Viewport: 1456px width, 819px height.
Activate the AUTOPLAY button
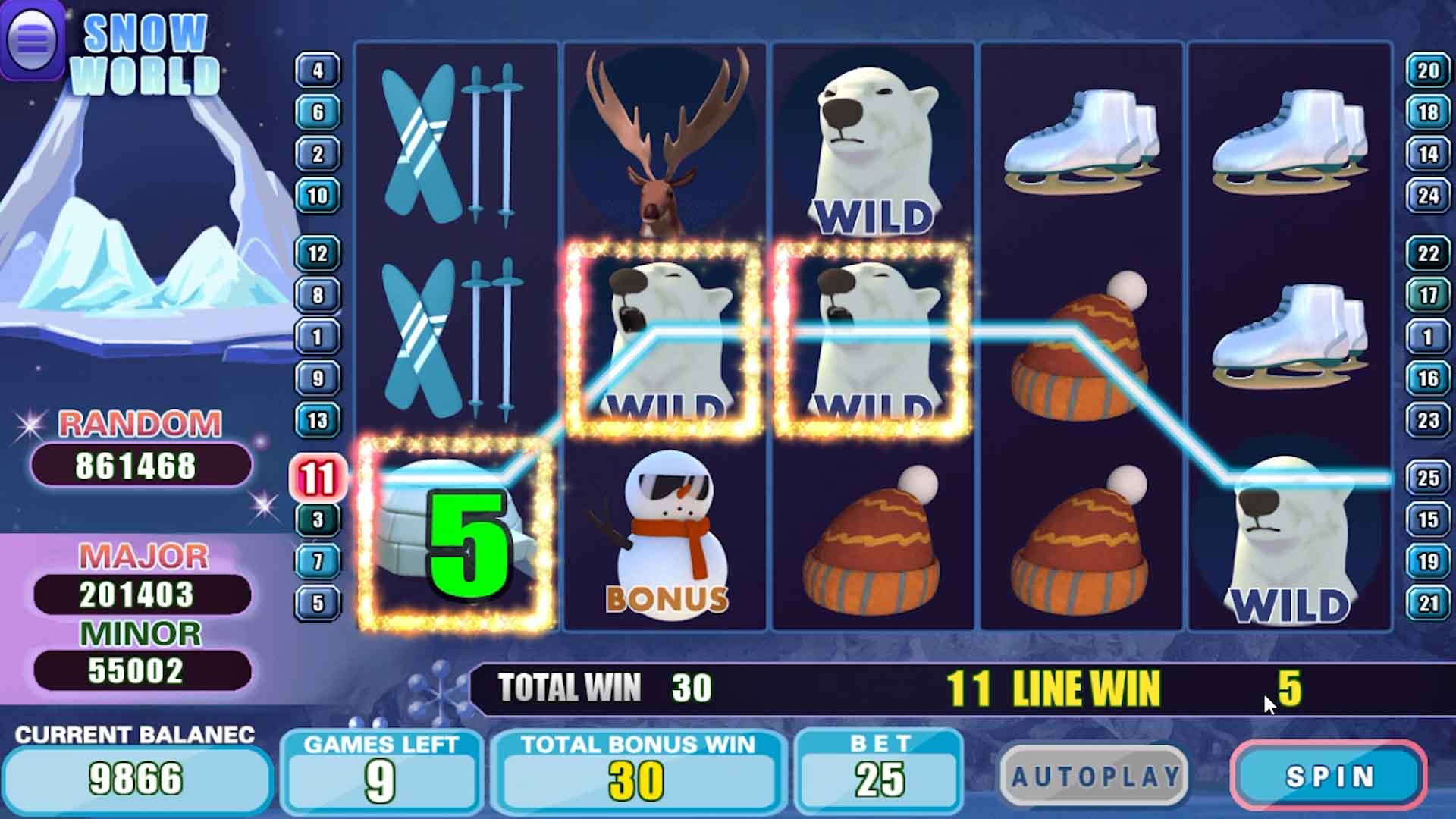click(x=1094, y=777)
